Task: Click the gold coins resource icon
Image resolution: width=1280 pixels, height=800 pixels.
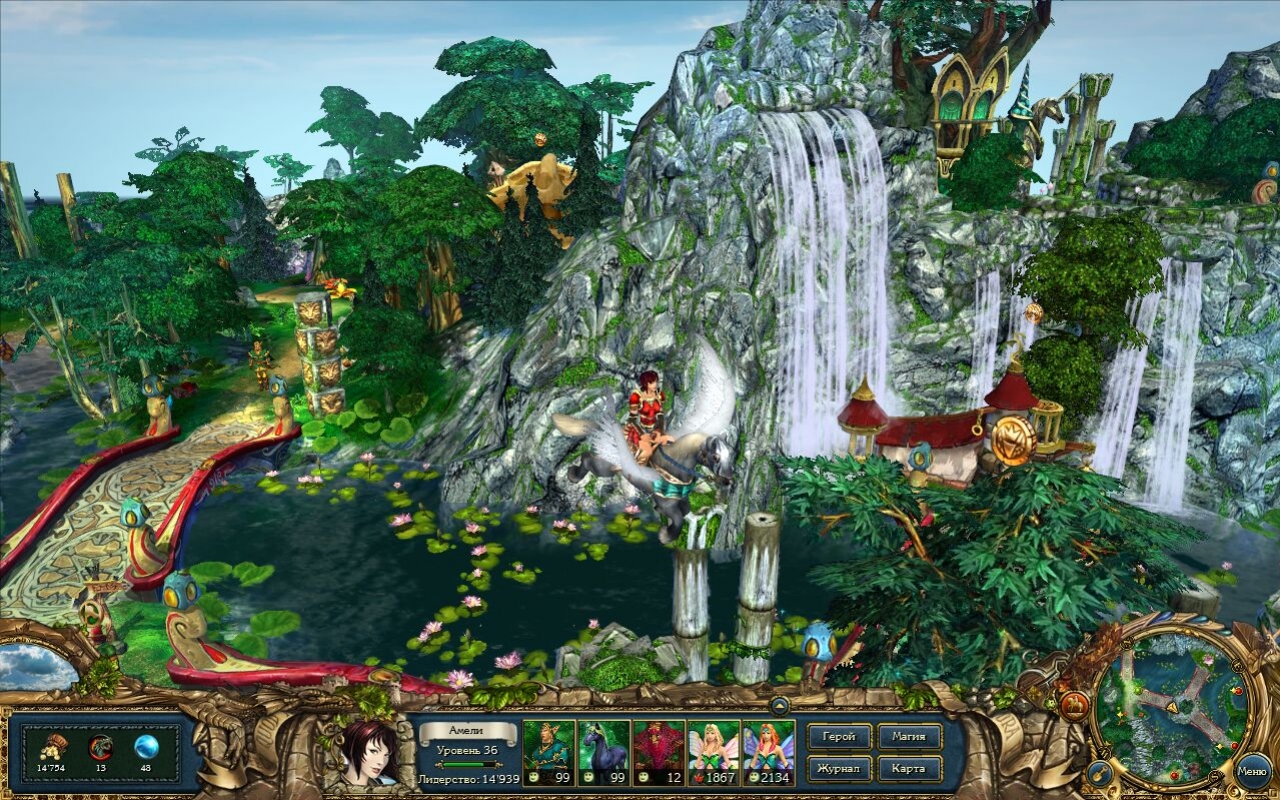Action: pos(50,747)
